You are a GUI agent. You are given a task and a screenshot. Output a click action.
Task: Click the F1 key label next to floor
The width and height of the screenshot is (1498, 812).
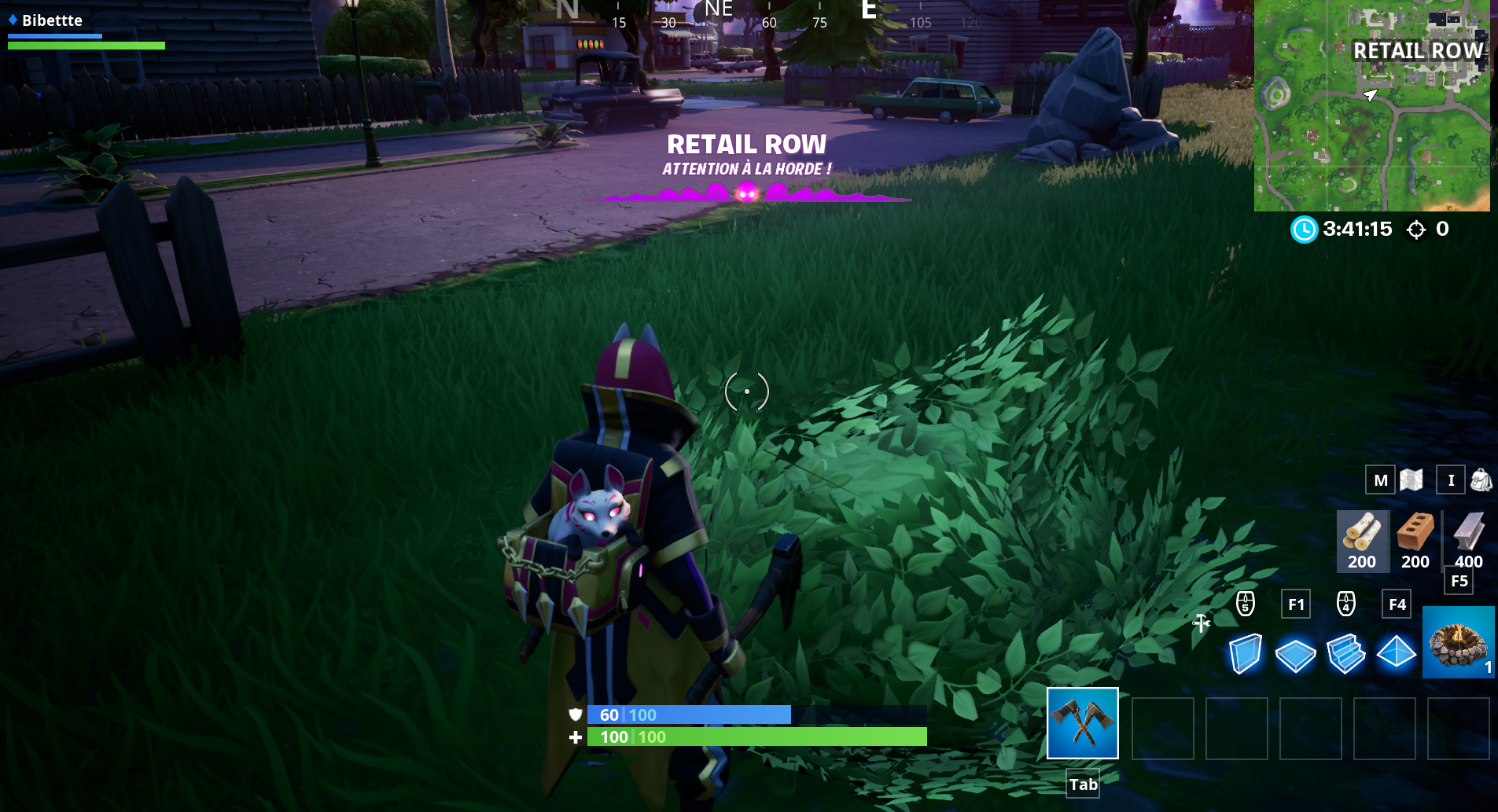1297,604
